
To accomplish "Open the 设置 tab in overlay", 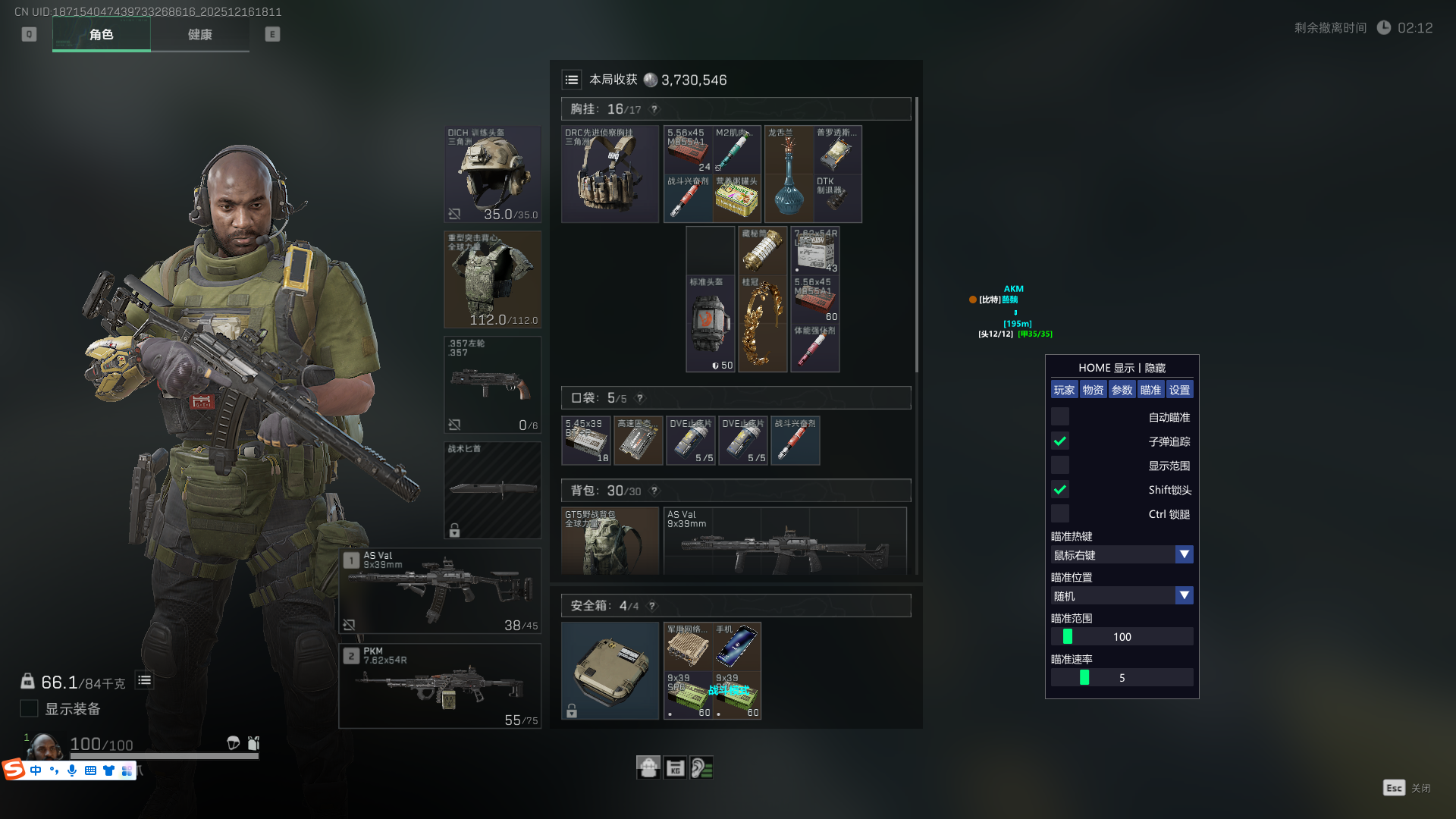I will 1179,390.
